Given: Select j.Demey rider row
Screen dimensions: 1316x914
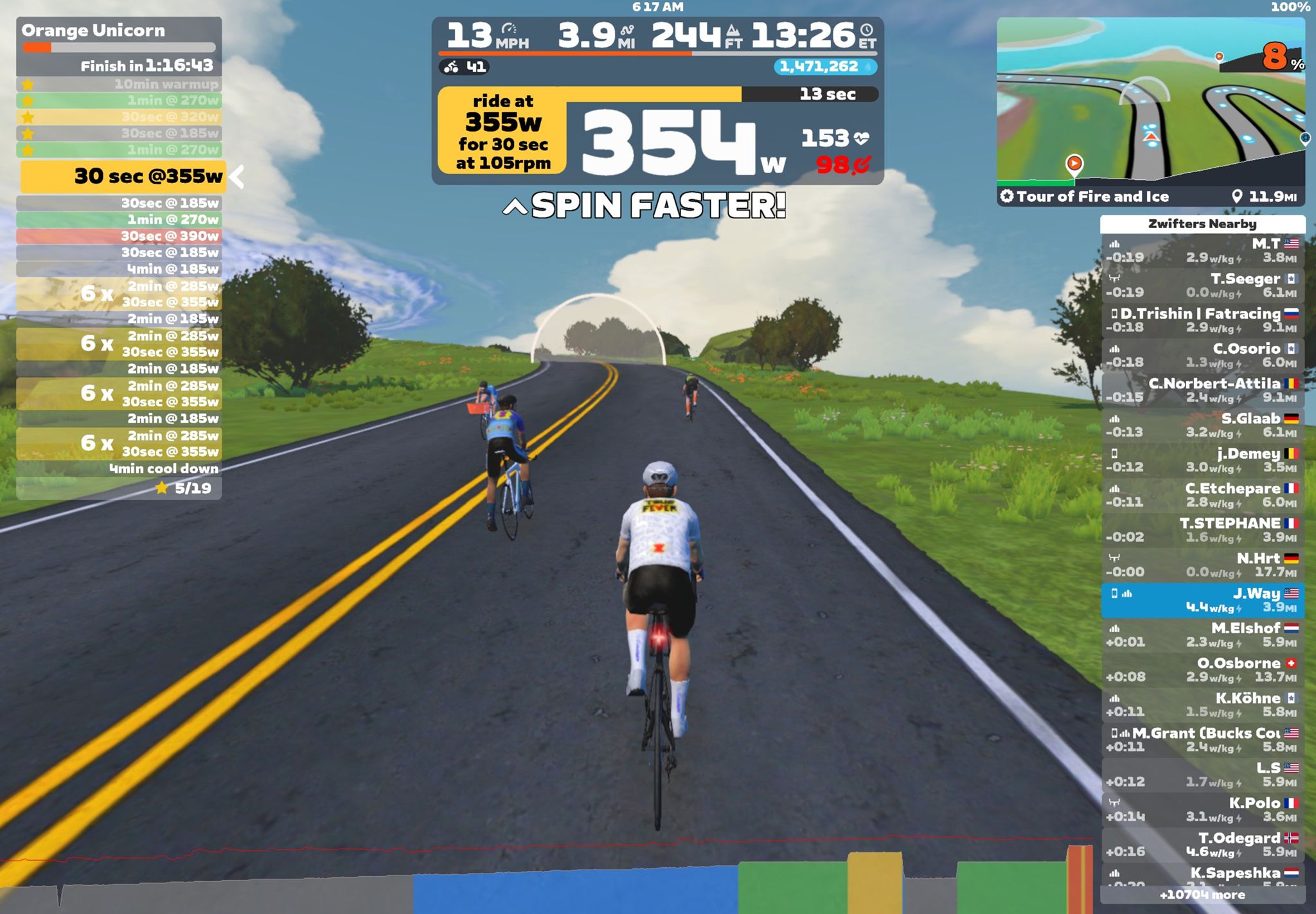Looking at the screenshot, I should 1202,460.
